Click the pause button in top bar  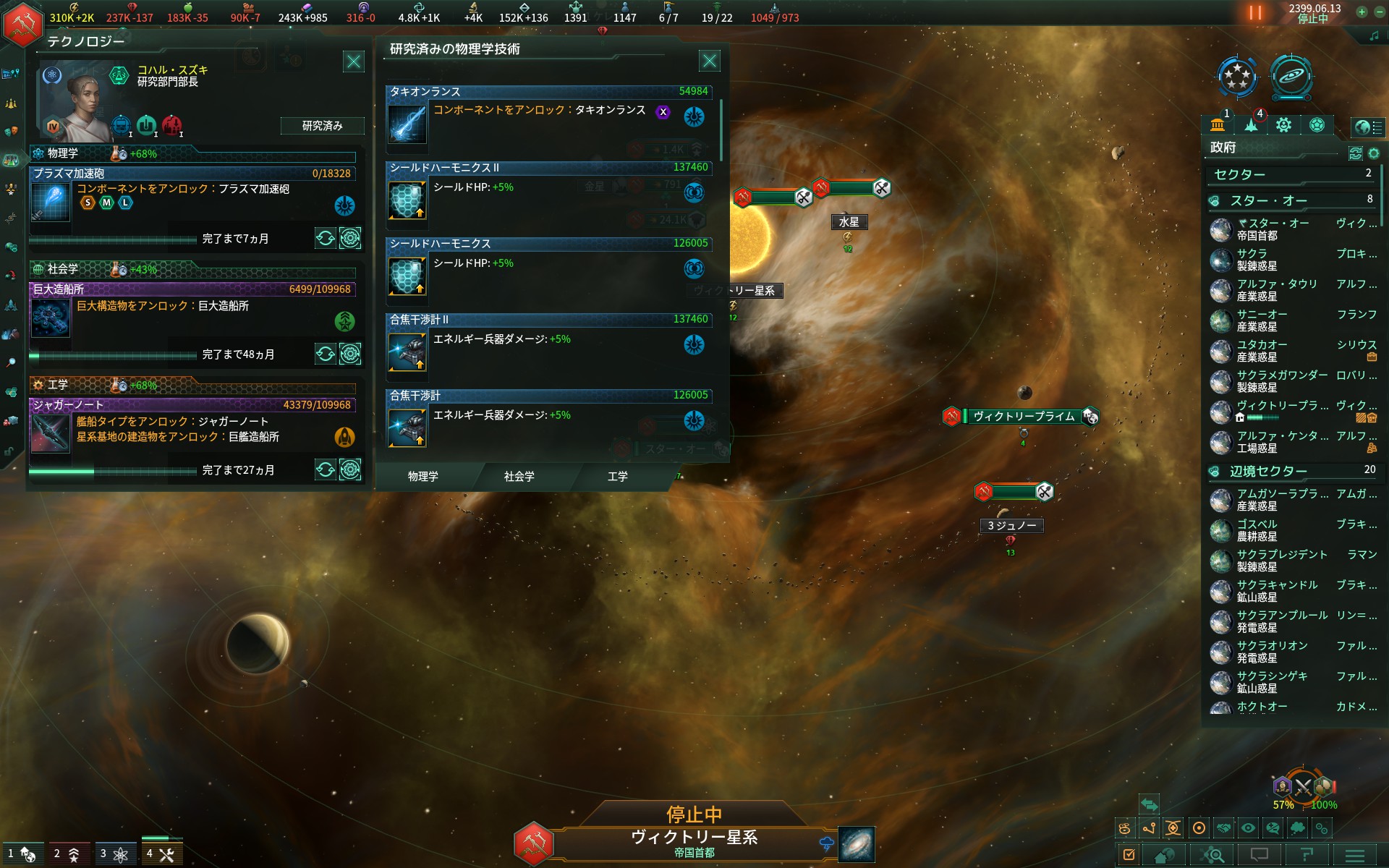point(1255,12)
